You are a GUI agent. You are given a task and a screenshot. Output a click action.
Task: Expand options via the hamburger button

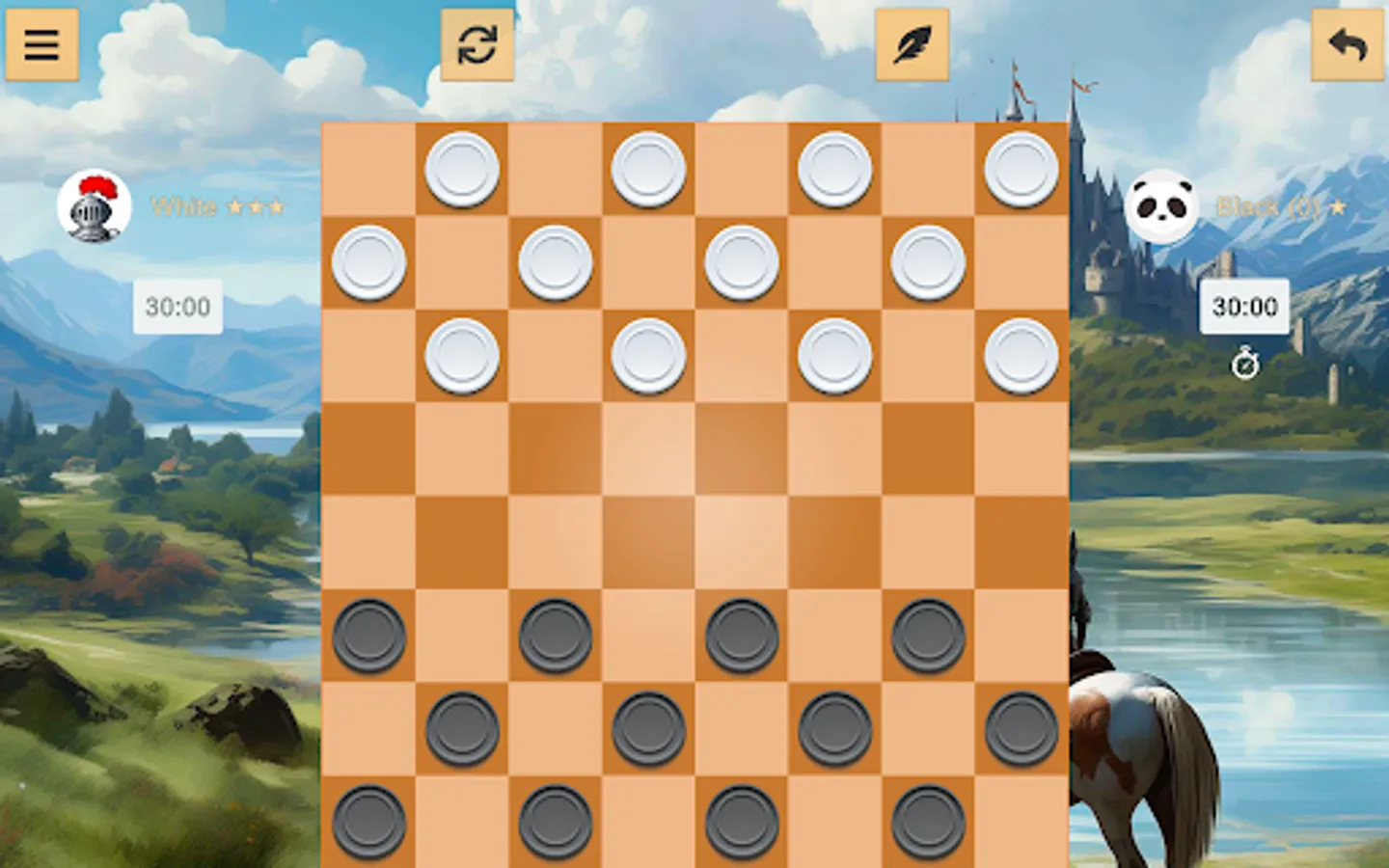42,44
